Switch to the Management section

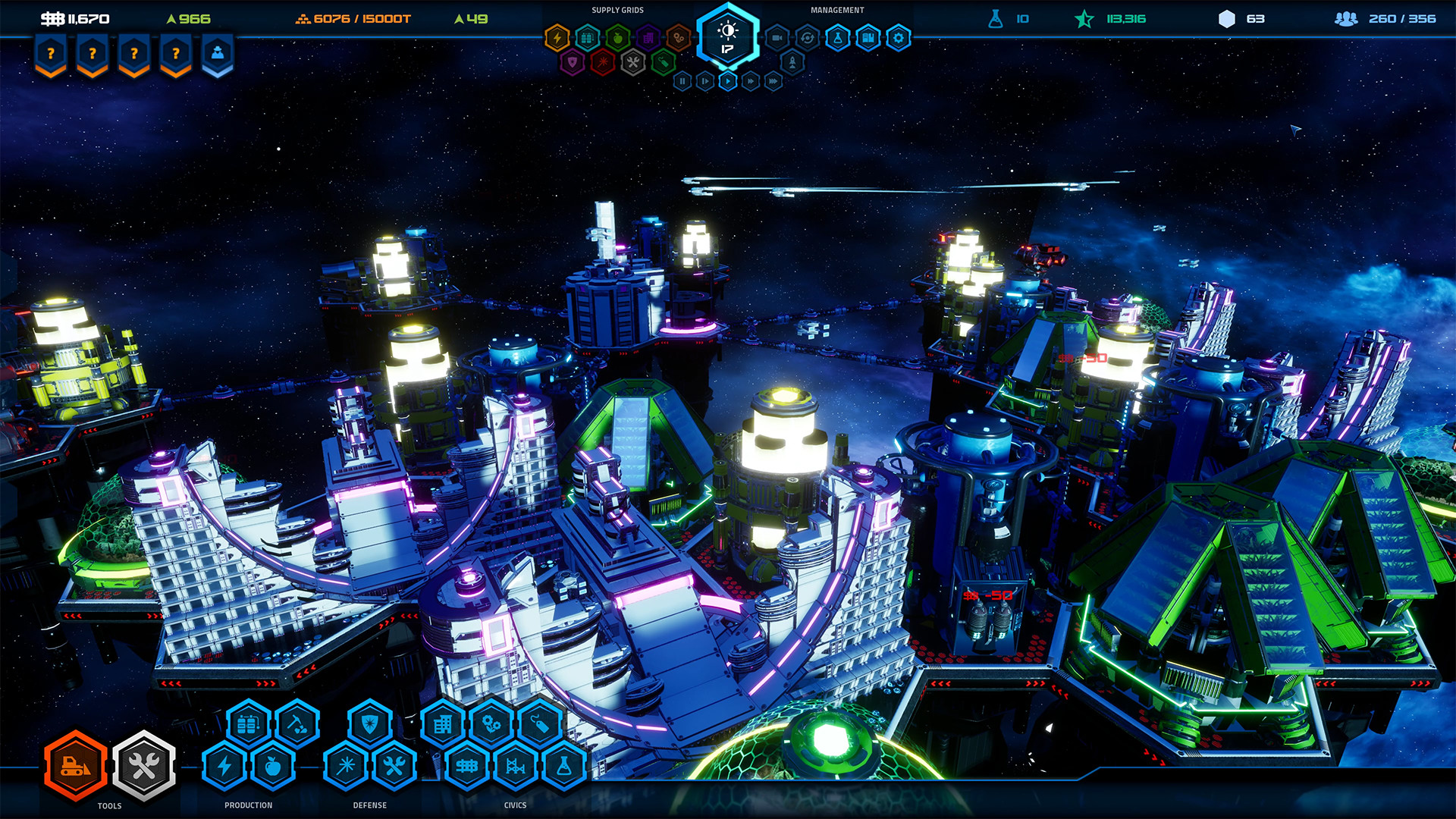pyautogui.click(x=837, y=9)
